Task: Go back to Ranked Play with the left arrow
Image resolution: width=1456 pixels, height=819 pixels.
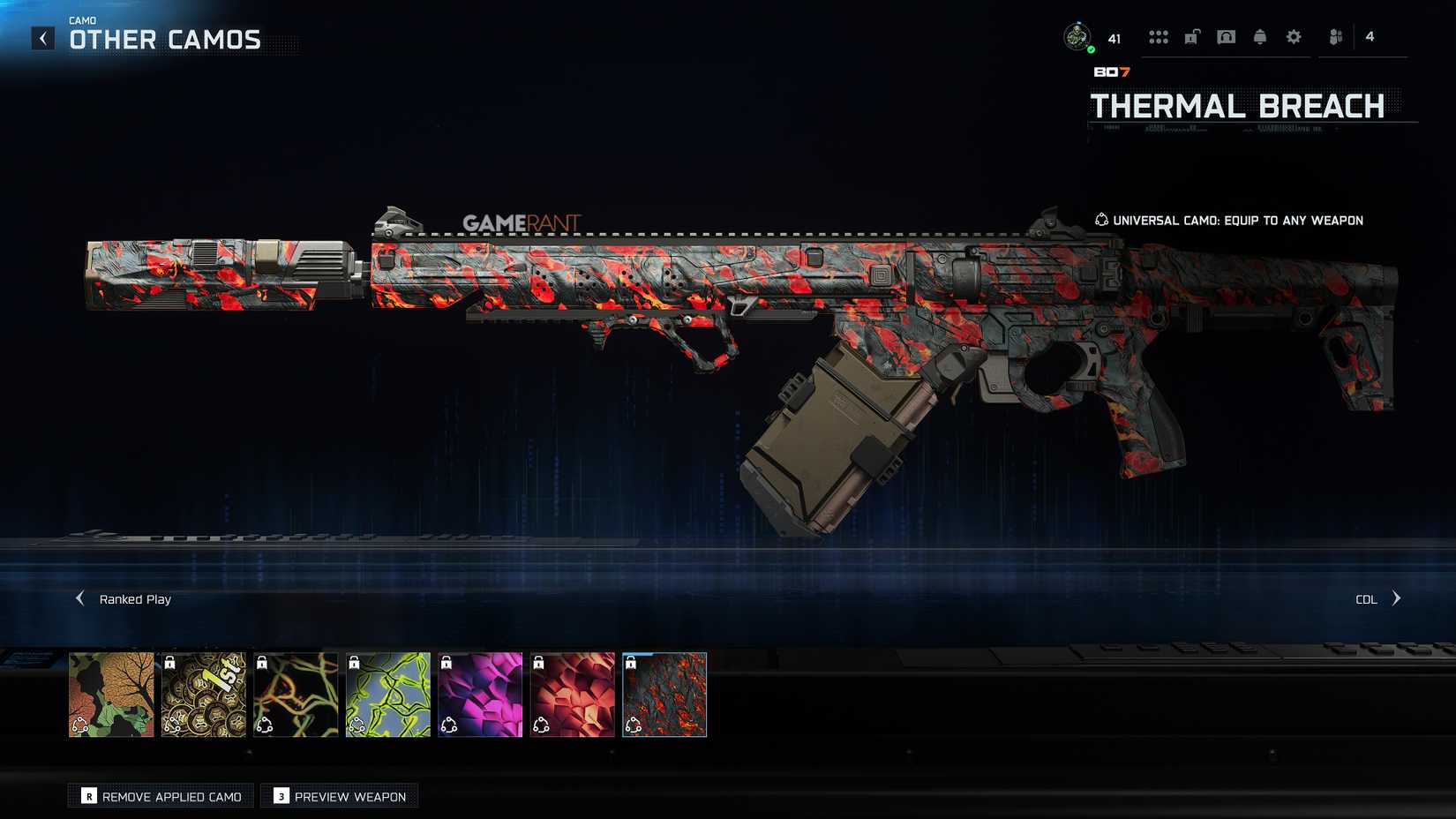Action: tap(79, 598)
